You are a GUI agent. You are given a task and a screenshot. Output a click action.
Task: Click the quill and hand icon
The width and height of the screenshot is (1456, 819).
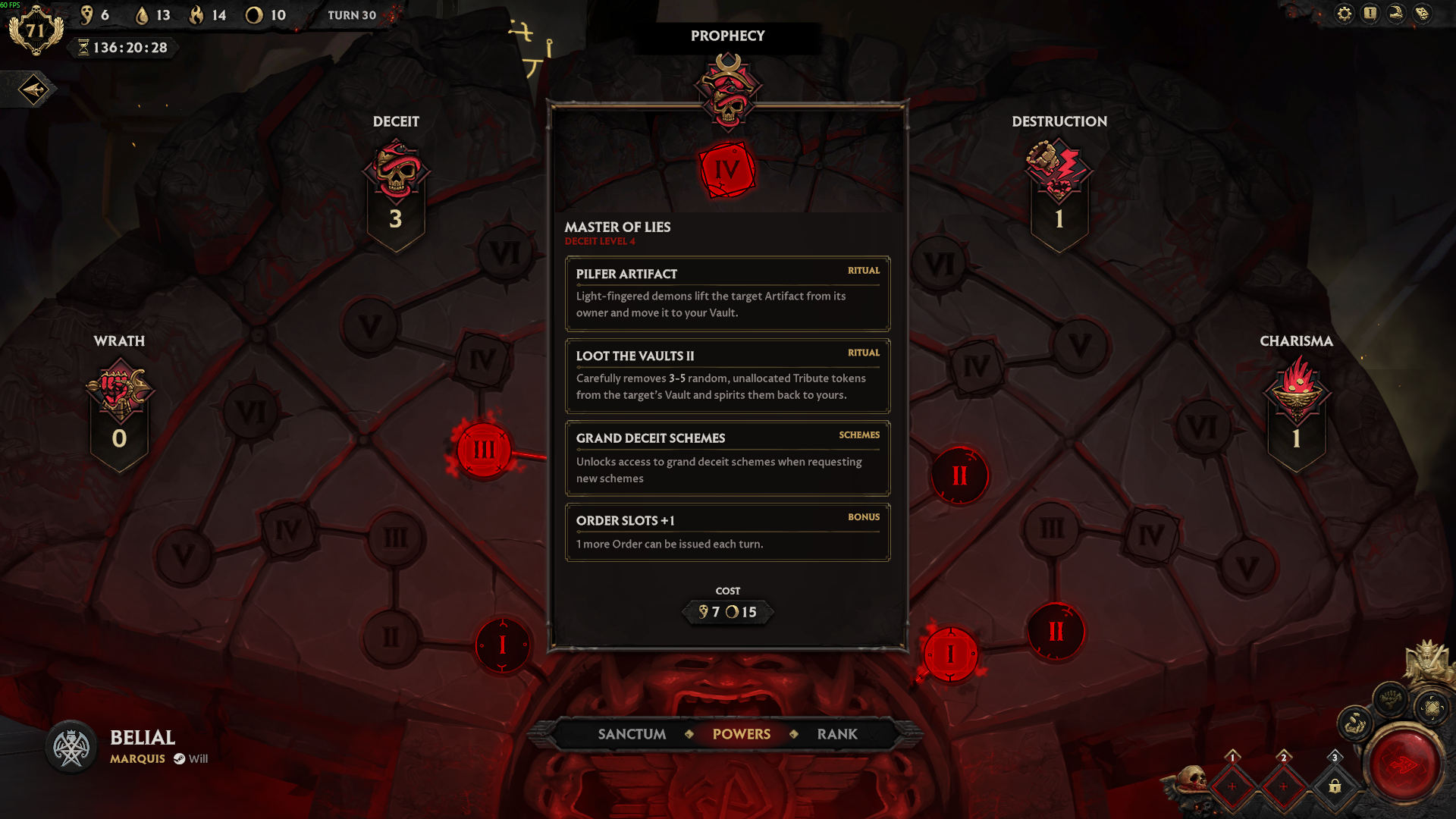tap(1396, 14)
